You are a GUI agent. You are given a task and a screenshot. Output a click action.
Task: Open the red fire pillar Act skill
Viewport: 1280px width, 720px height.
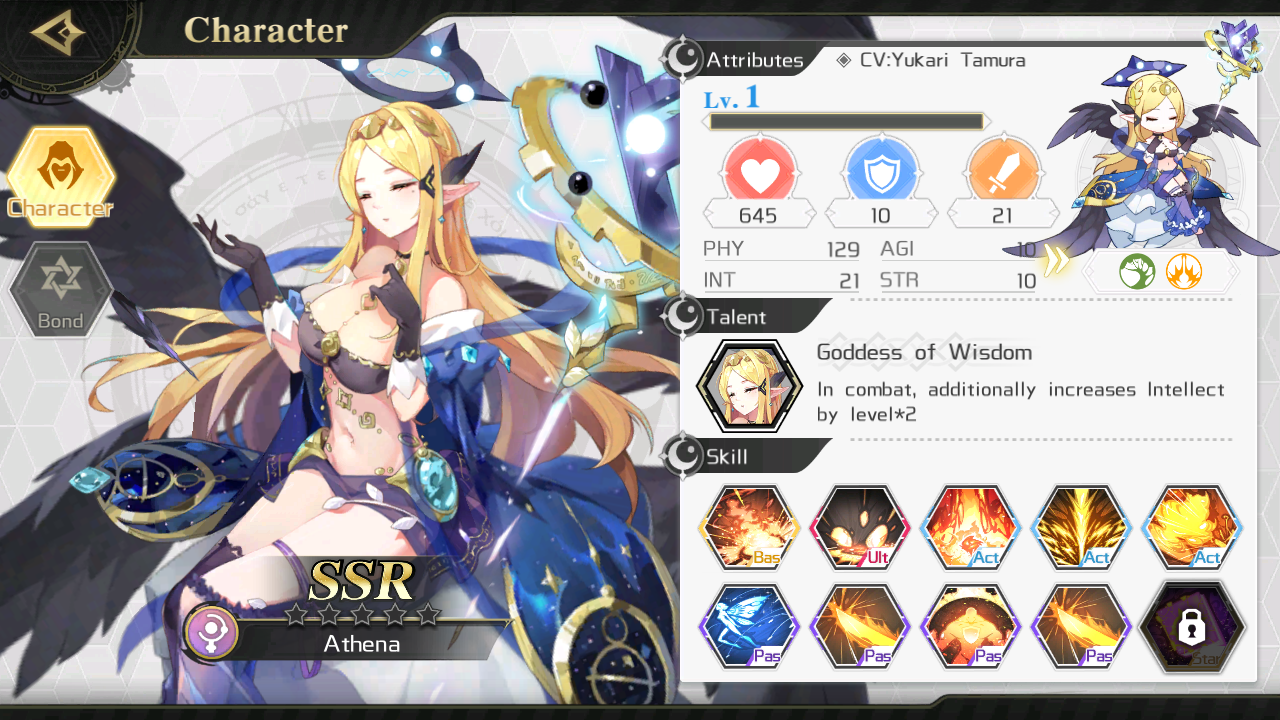point(969,527)
